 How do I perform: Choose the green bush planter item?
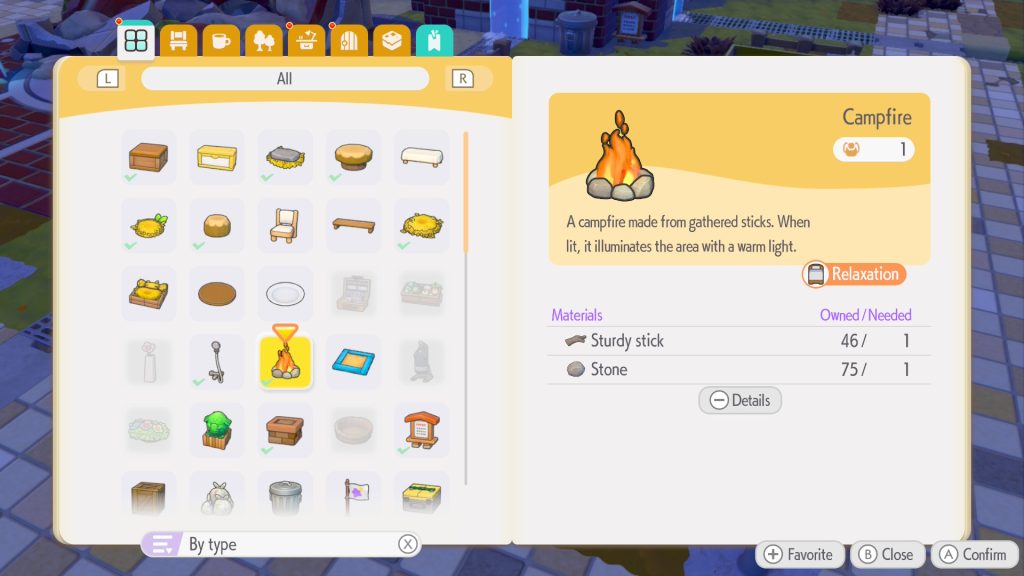pyautogui.click(x=217, y=429)
